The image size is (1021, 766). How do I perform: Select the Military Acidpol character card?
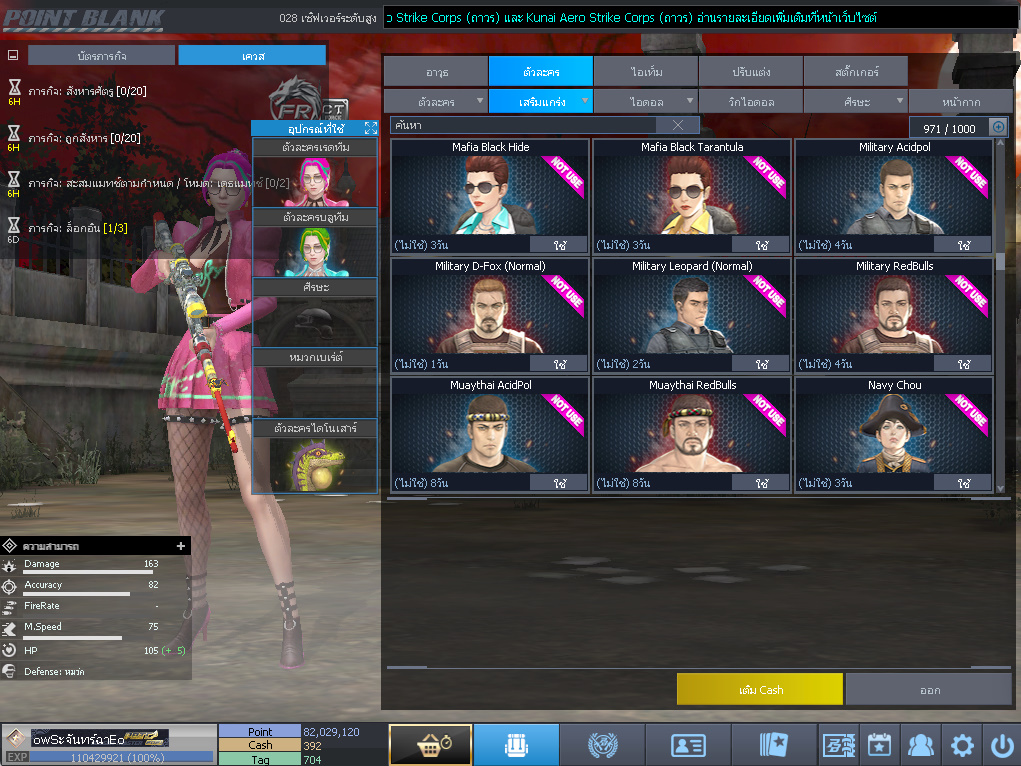click(894, 195)
